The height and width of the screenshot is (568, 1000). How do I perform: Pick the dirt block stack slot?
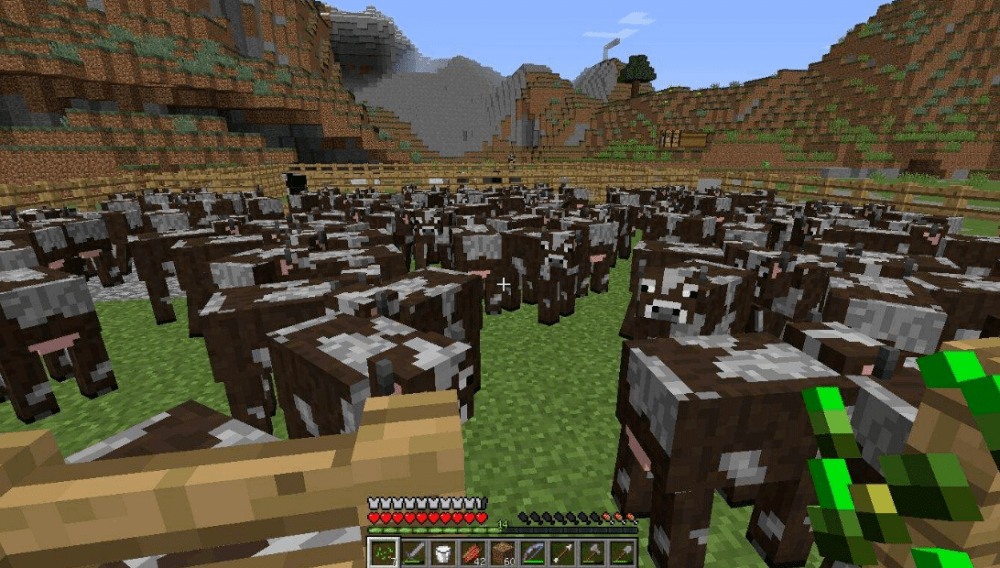point(502,552)
